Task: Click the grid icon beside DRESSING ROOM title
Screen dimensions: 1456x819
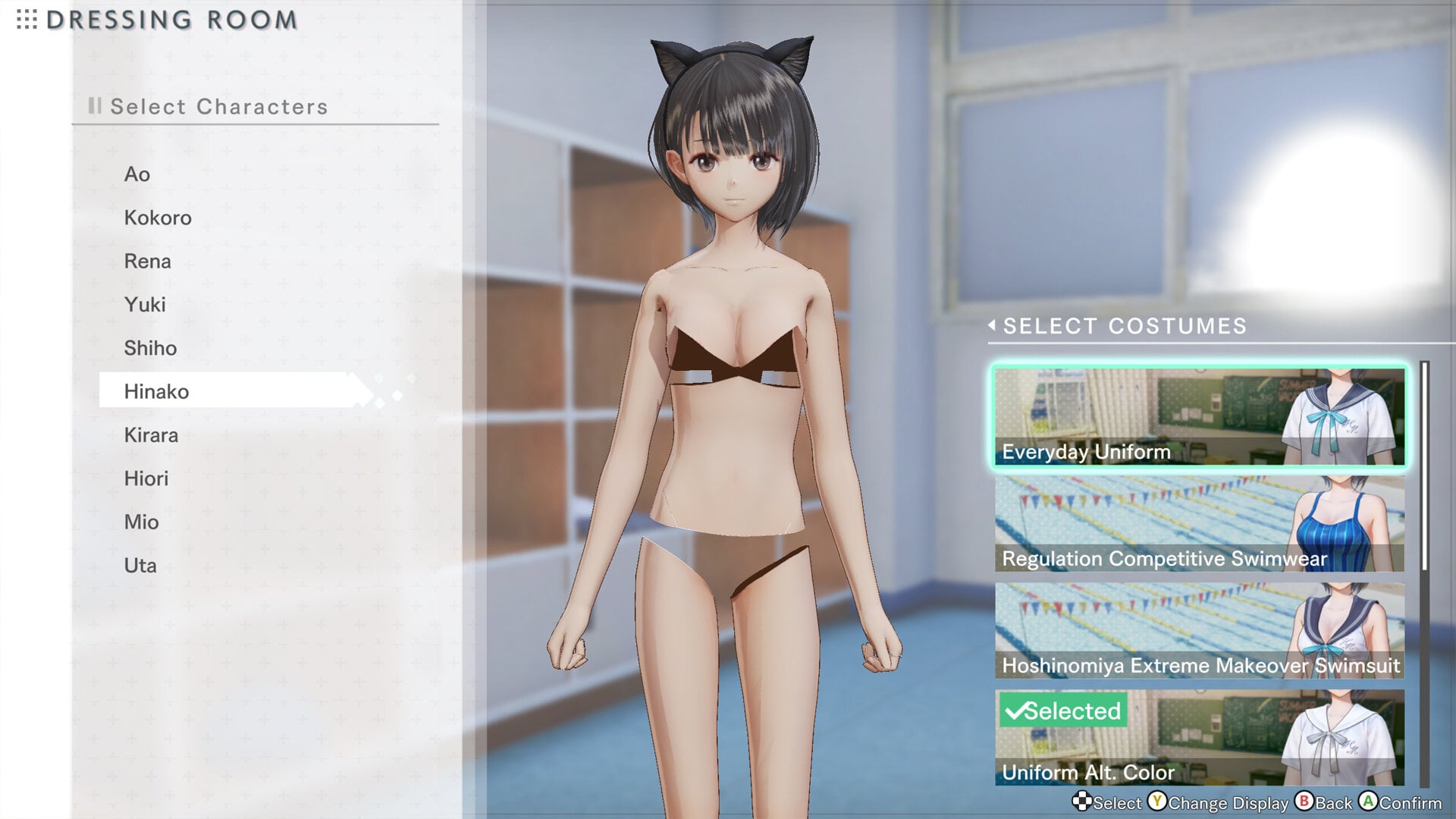Action: coord(25,20)
